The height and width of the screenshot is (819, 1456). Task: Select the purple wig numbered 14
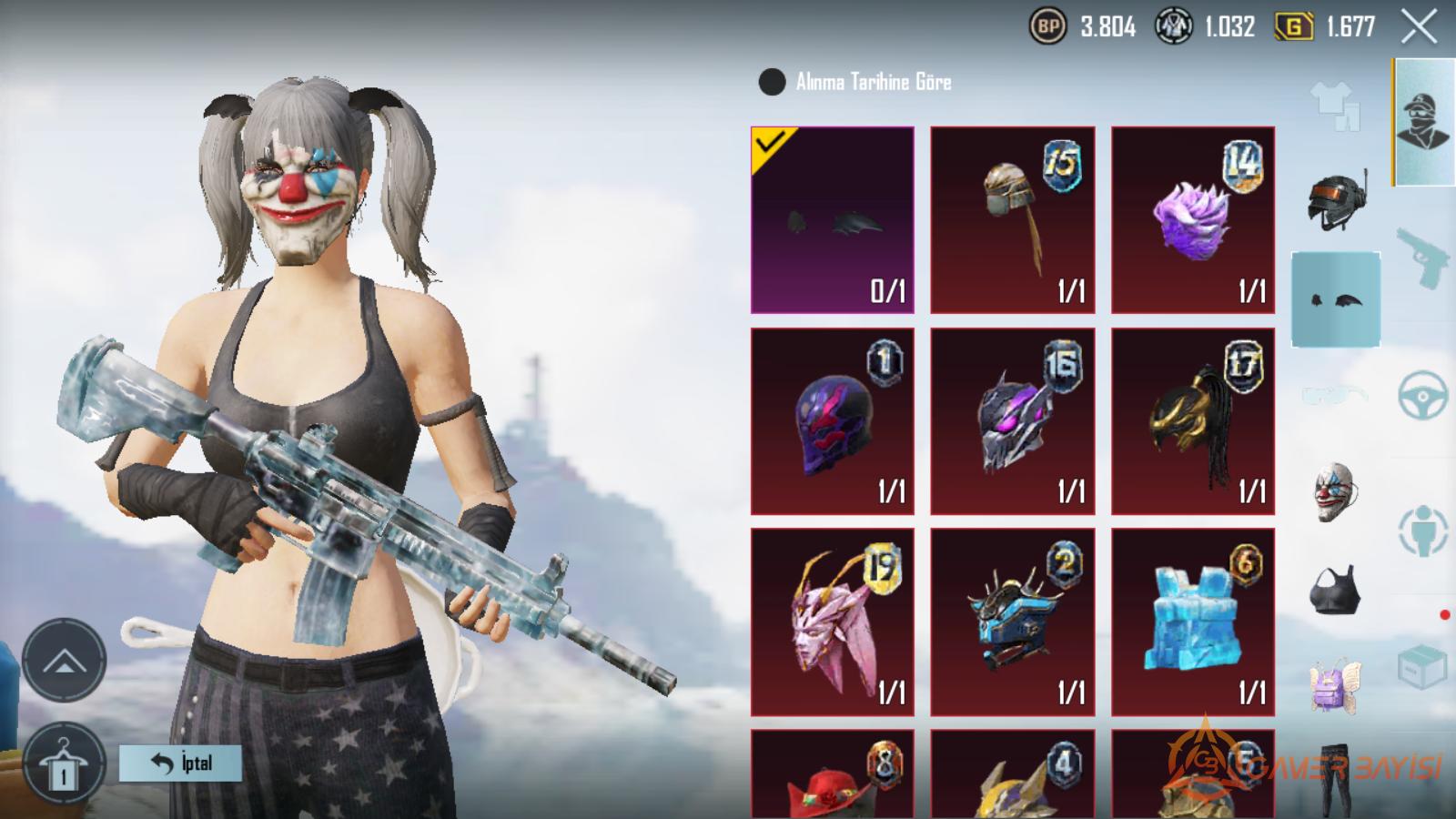[1192, 220]
